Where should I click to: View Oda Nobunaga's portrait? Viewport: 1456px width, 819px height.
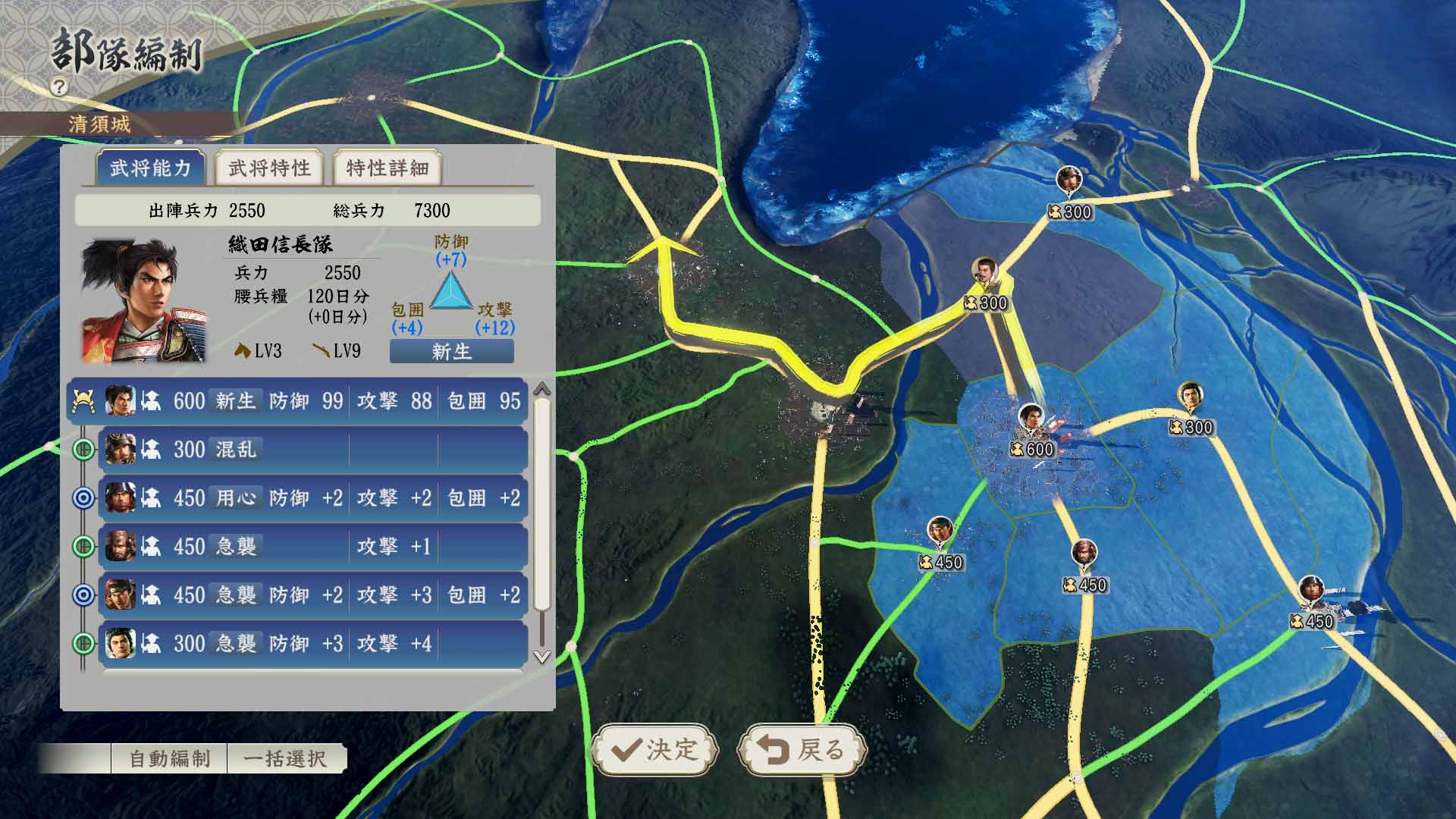[143, 300]
